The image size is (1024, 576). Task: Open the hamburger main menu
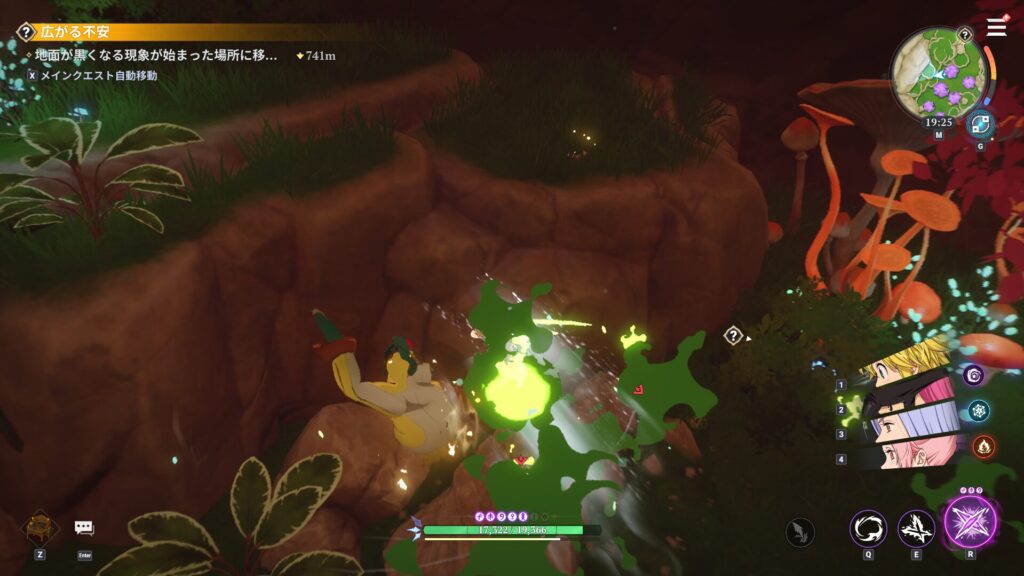tap(997, 27)
